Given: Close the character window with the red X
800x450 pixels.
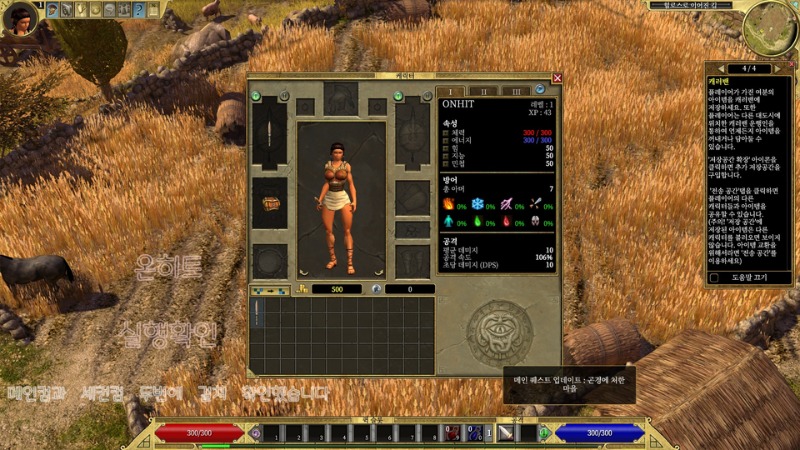Looking at the screenshot, I should click(557, 78).
